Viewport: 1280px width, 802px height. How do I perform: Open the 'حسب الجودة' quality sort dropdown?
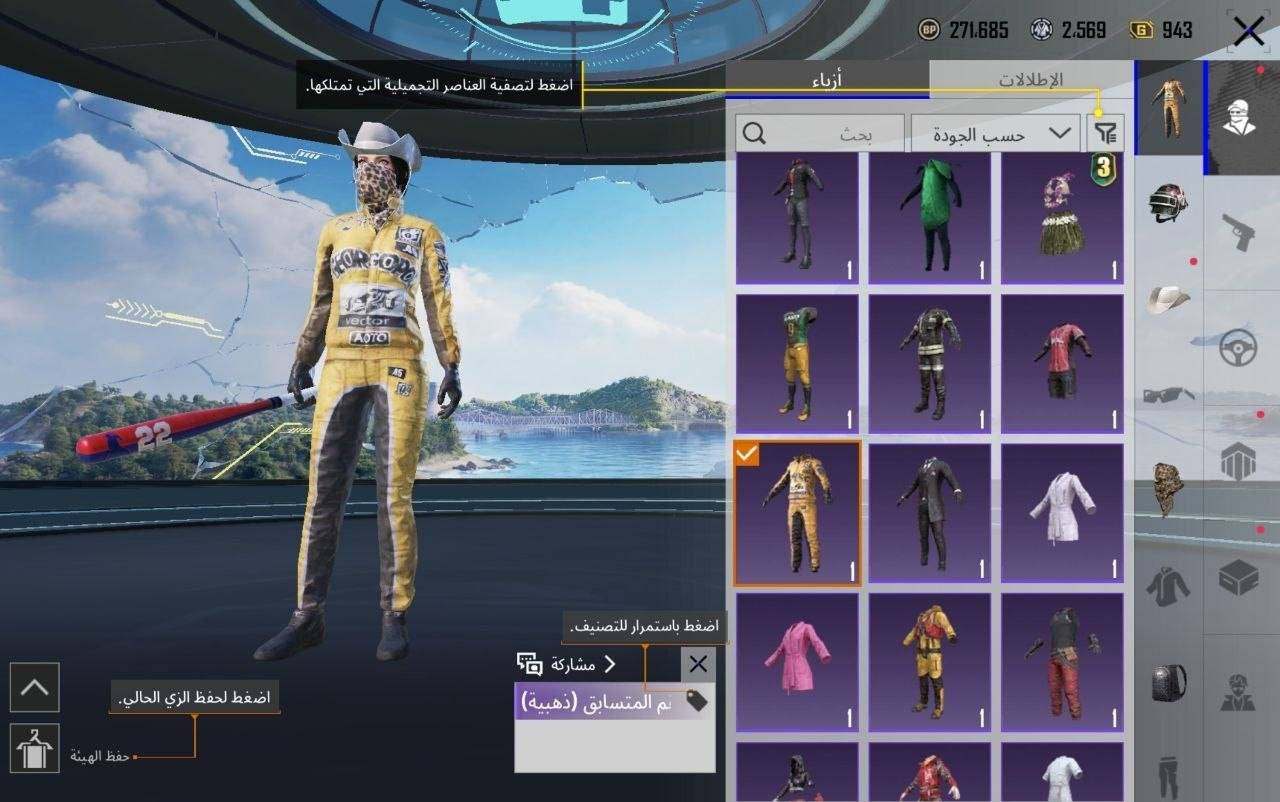tap(995, 133)
